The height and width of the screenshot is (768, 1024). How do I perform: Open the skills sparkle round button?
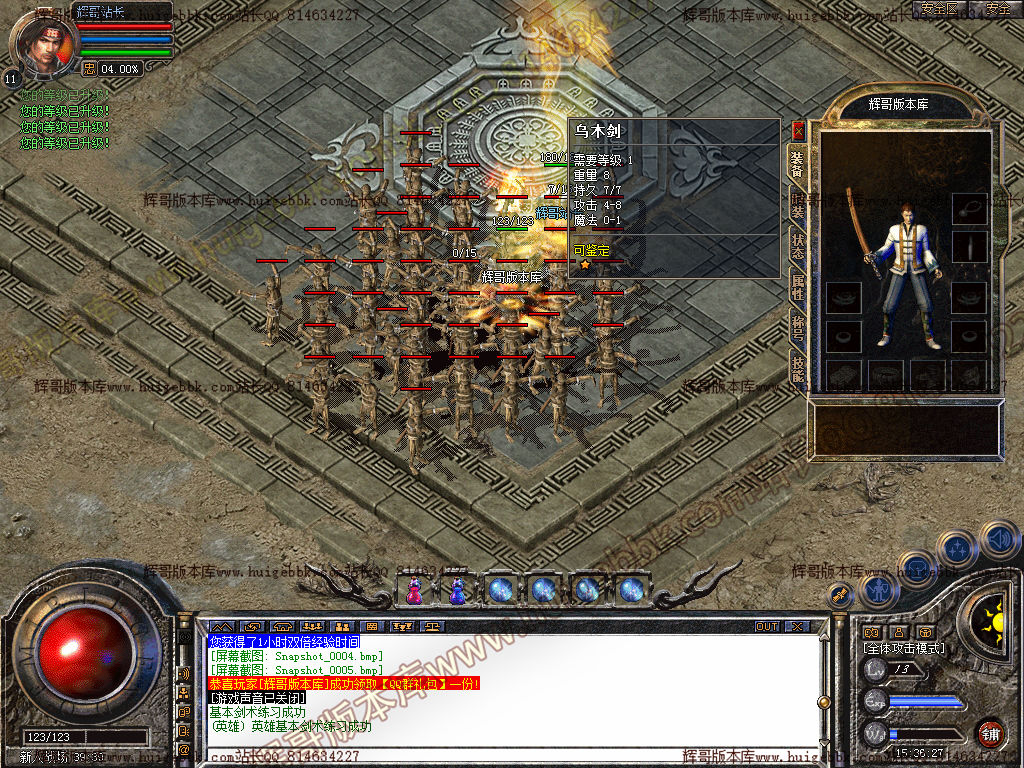coord(958,547)
